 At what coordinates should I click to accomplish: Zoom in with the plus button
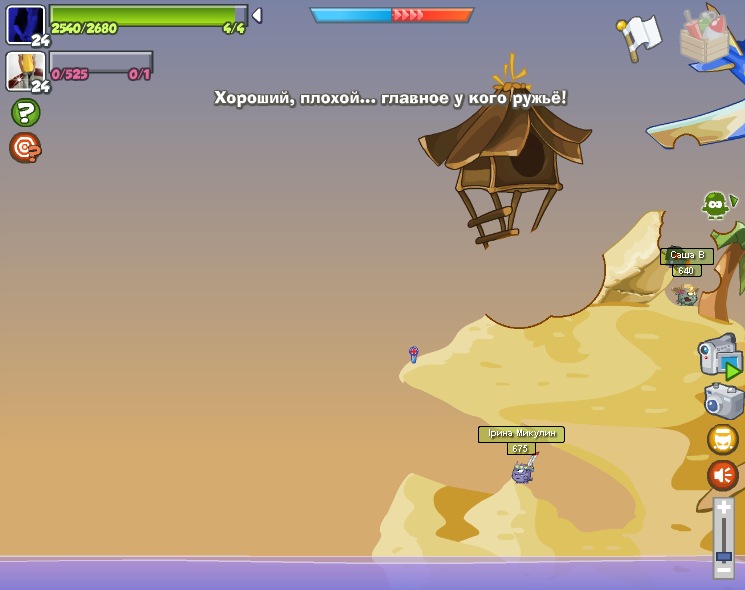point(723,508)
